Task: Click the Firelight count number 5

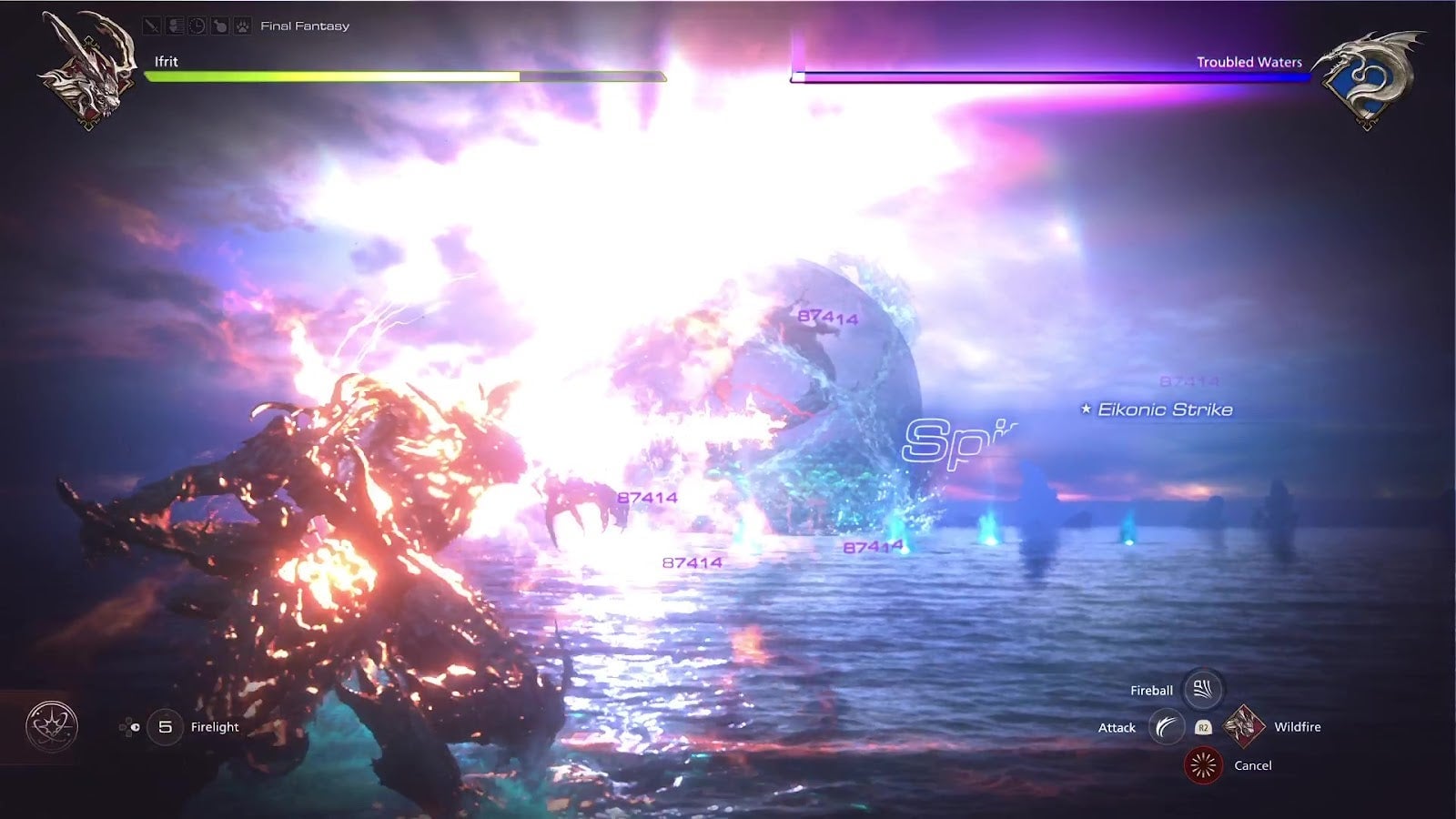Action: pyautogui.click(x=165, y=726)
